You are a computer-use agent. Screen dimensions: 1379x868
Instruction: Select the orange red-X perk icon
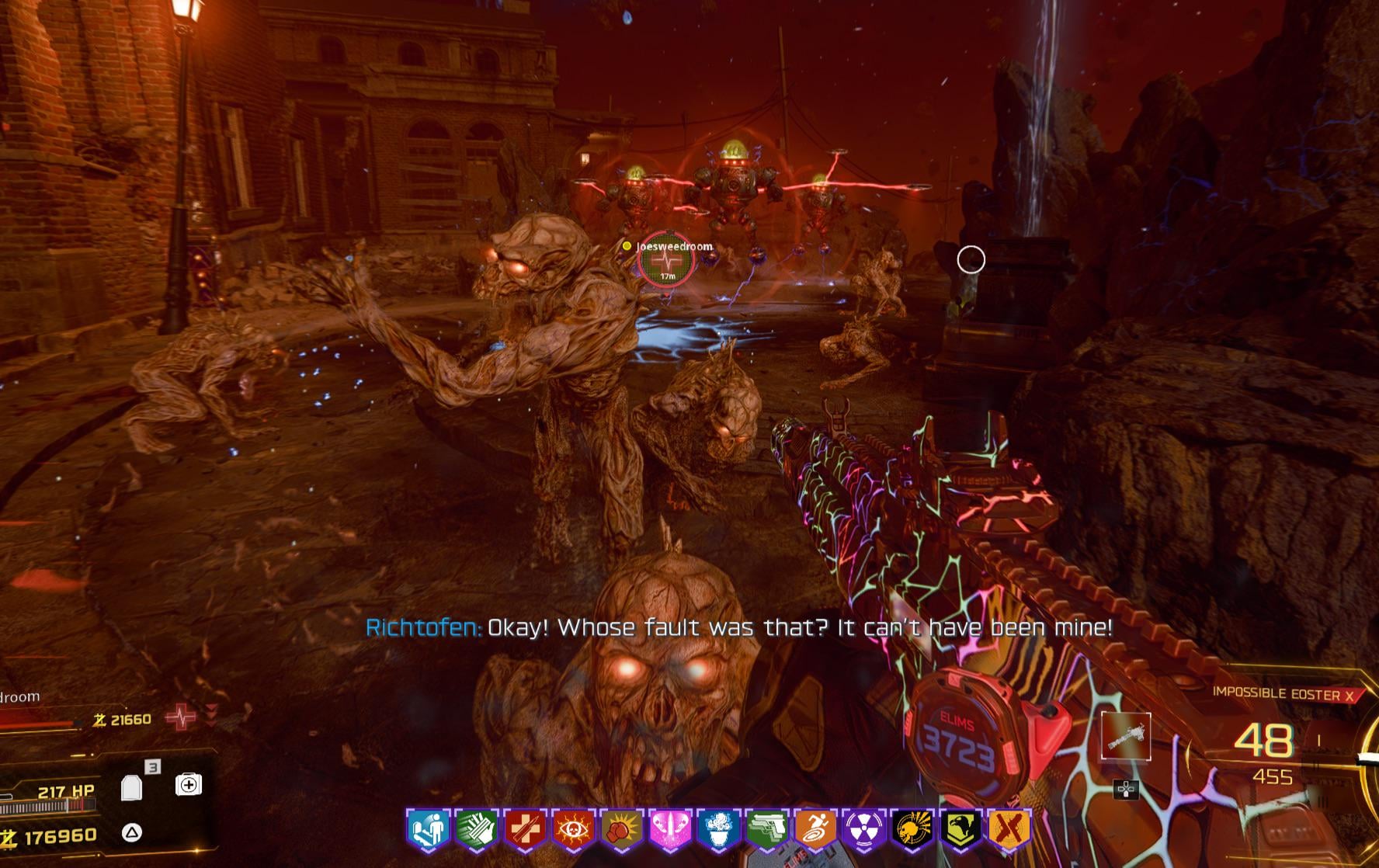click(1009, 828)
